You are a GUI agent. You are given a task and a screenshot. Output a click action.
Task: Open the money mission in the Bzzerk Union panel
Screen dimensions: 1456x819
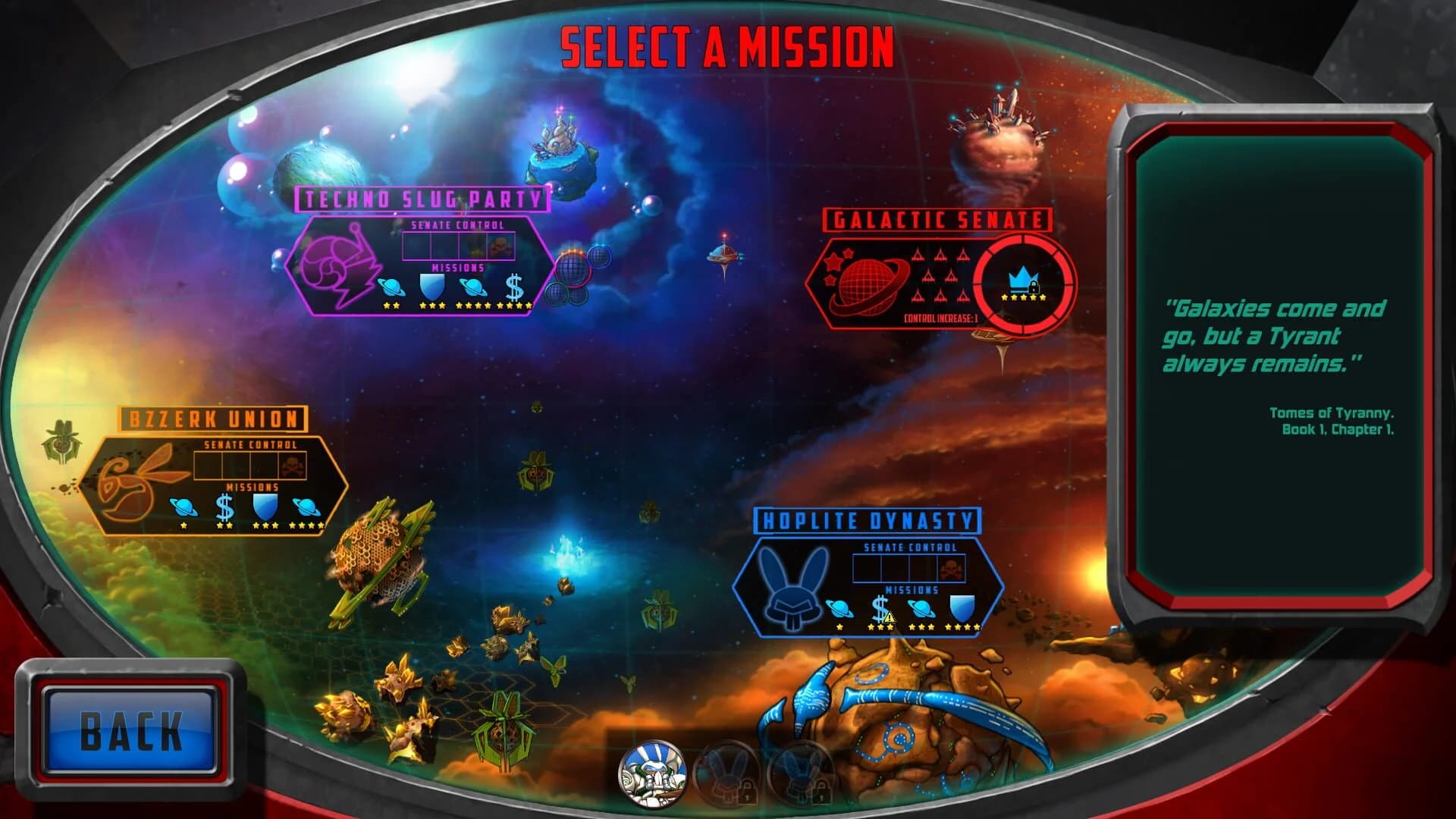[224, 504]
